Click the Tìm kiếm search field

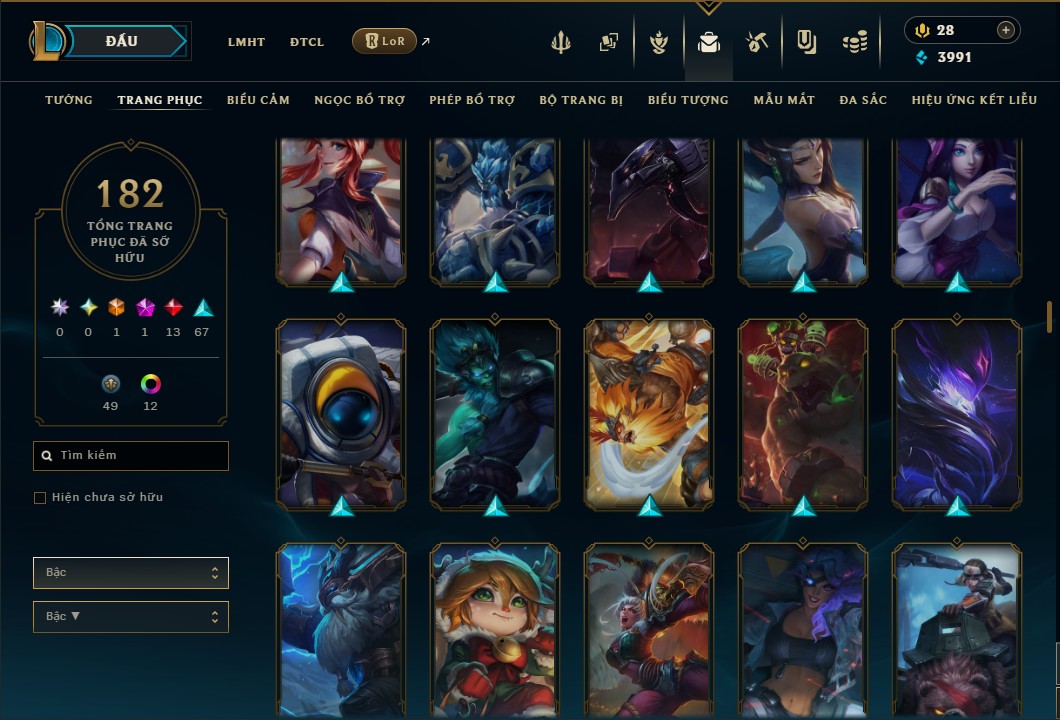click(x=131, y=456)
